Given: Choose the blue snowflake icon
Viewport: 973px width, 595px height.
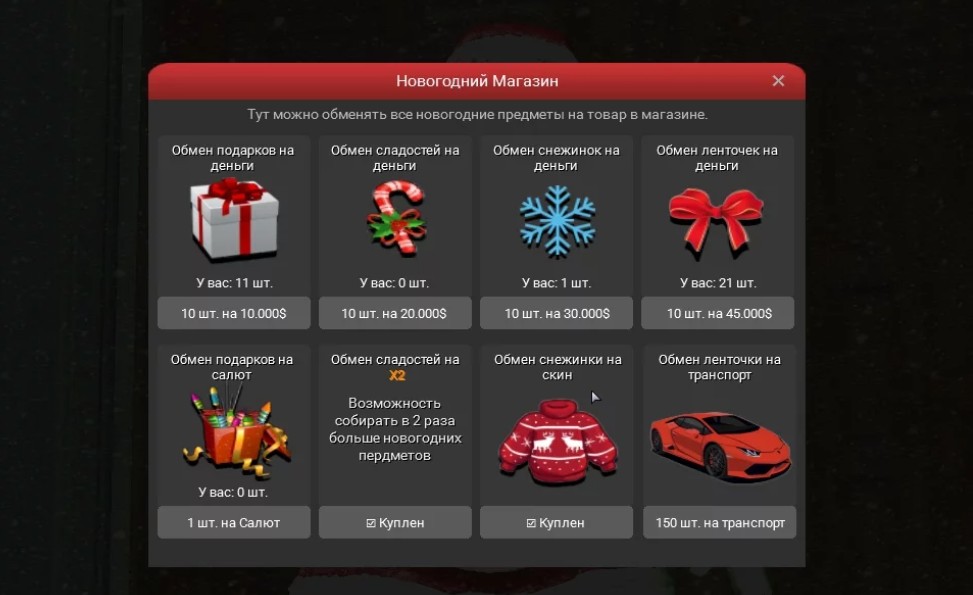Looking at the screenshot, I should (x=556, y=218).
